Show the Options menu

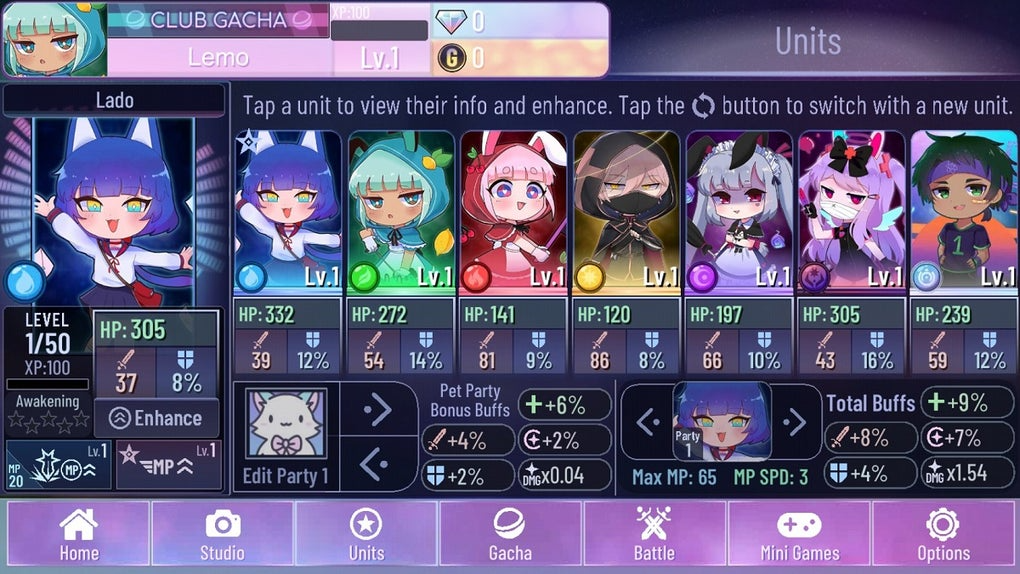point(943,535)
